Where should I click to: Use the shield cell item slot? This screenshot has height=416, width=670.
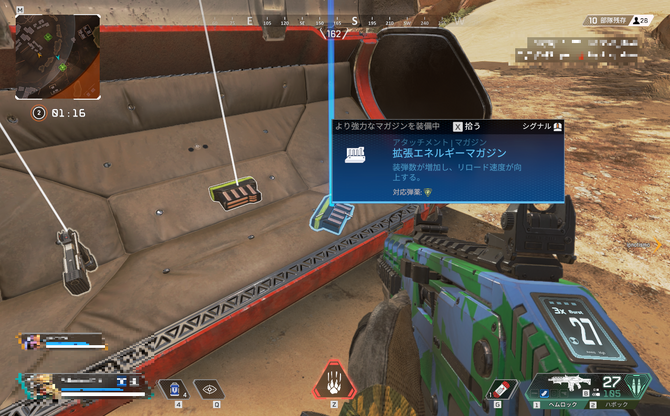click(172, 391)
